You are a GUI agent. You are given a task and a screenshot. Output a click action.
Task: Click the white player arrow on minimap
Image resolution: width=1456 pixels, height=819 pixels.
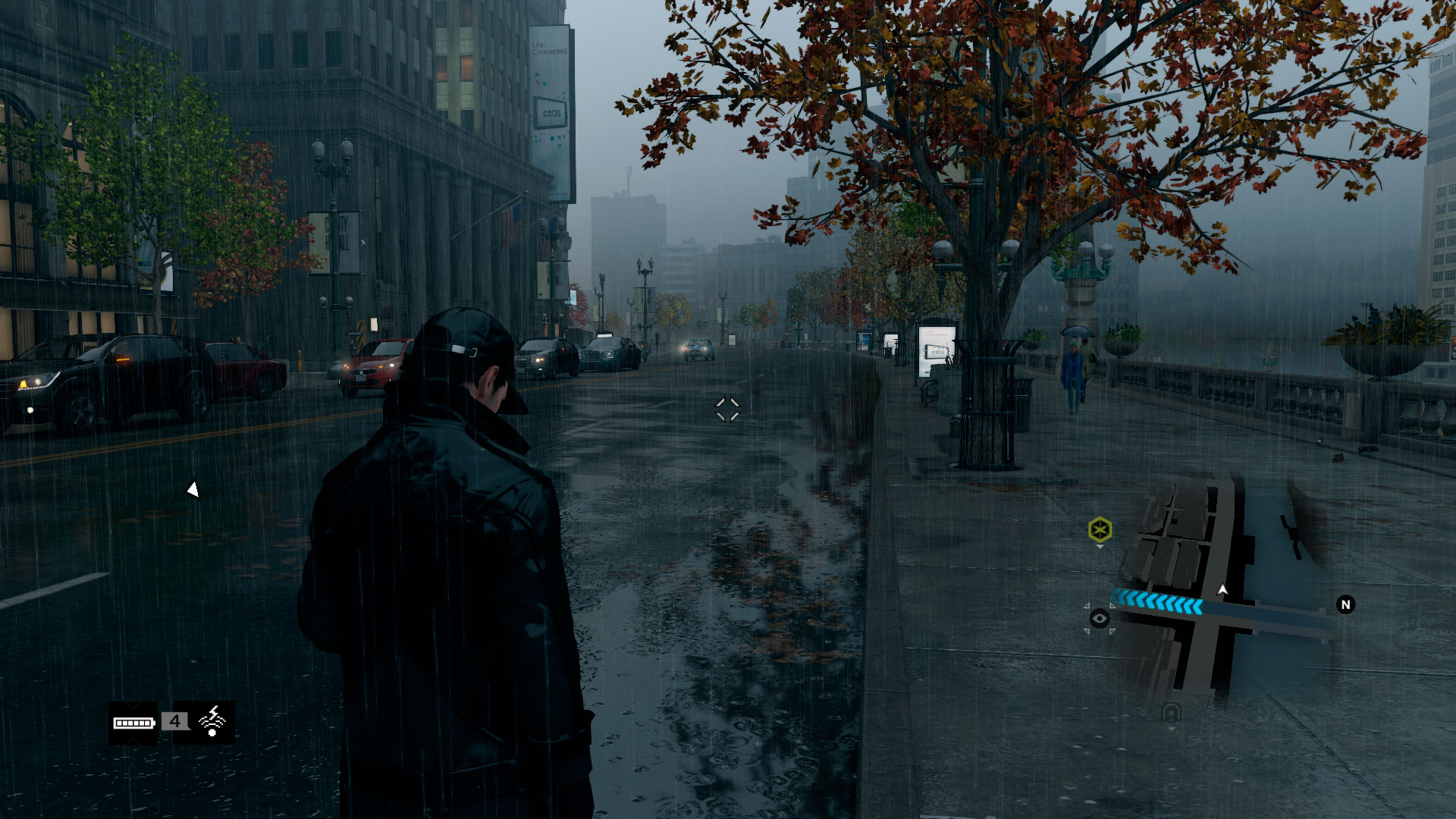[x=1222, y=589]
